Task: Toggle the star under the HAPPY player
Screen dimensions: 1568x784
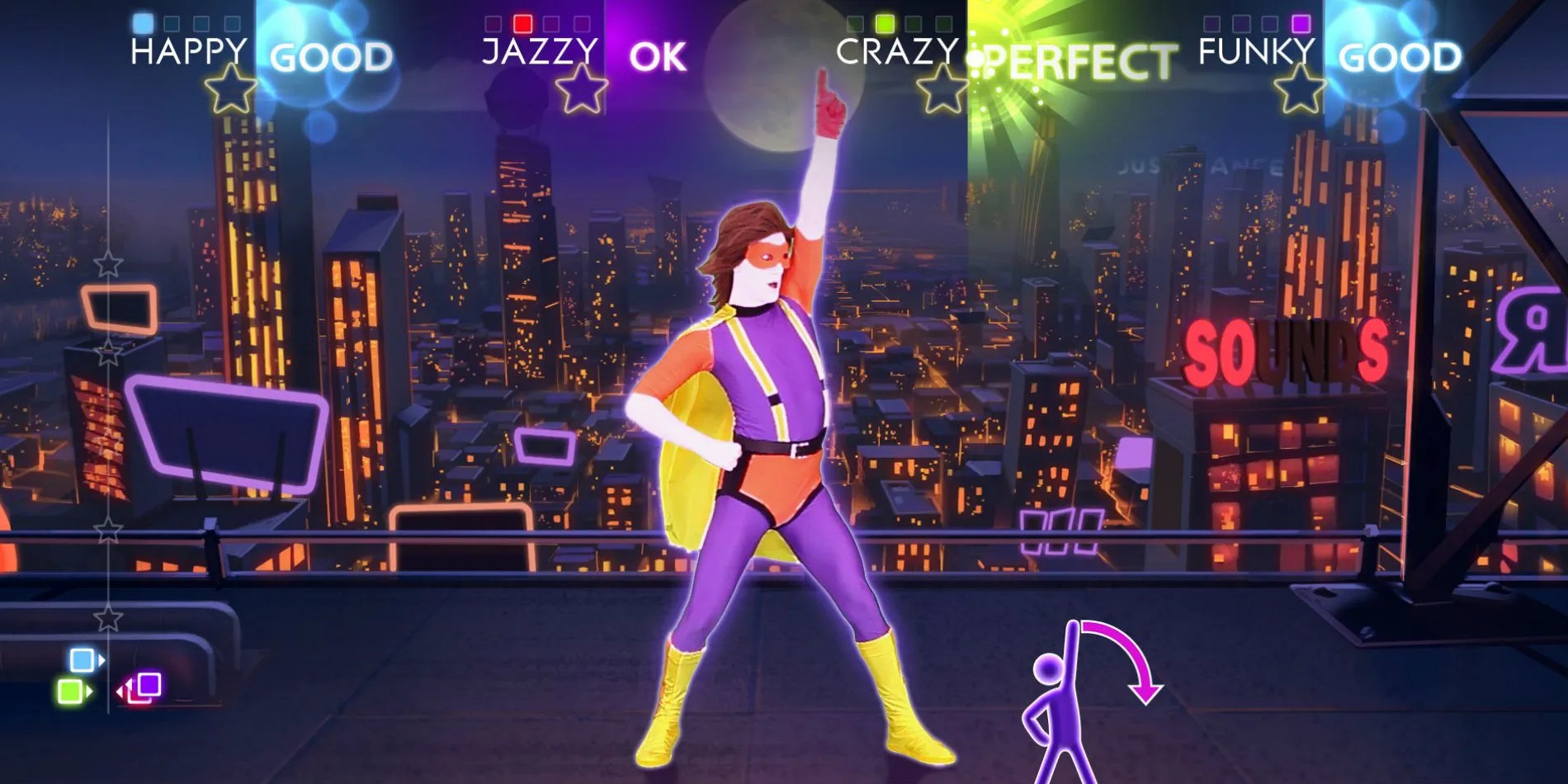Action: pyautogui.click(x=230, y=88)
